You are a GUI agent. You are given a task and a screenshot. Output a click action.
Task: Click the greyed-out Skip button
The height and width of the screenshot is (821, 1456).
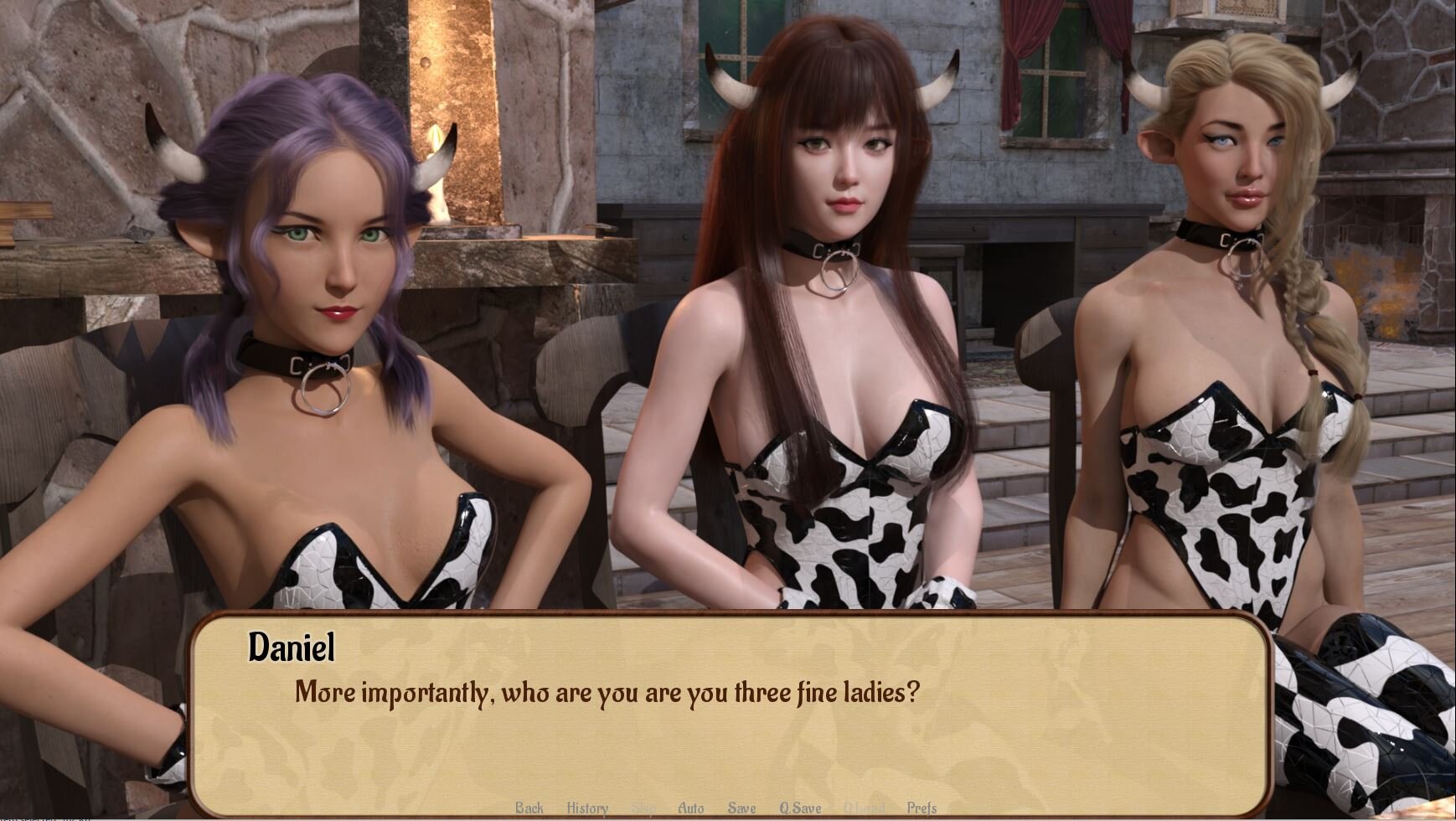point(643,808)
